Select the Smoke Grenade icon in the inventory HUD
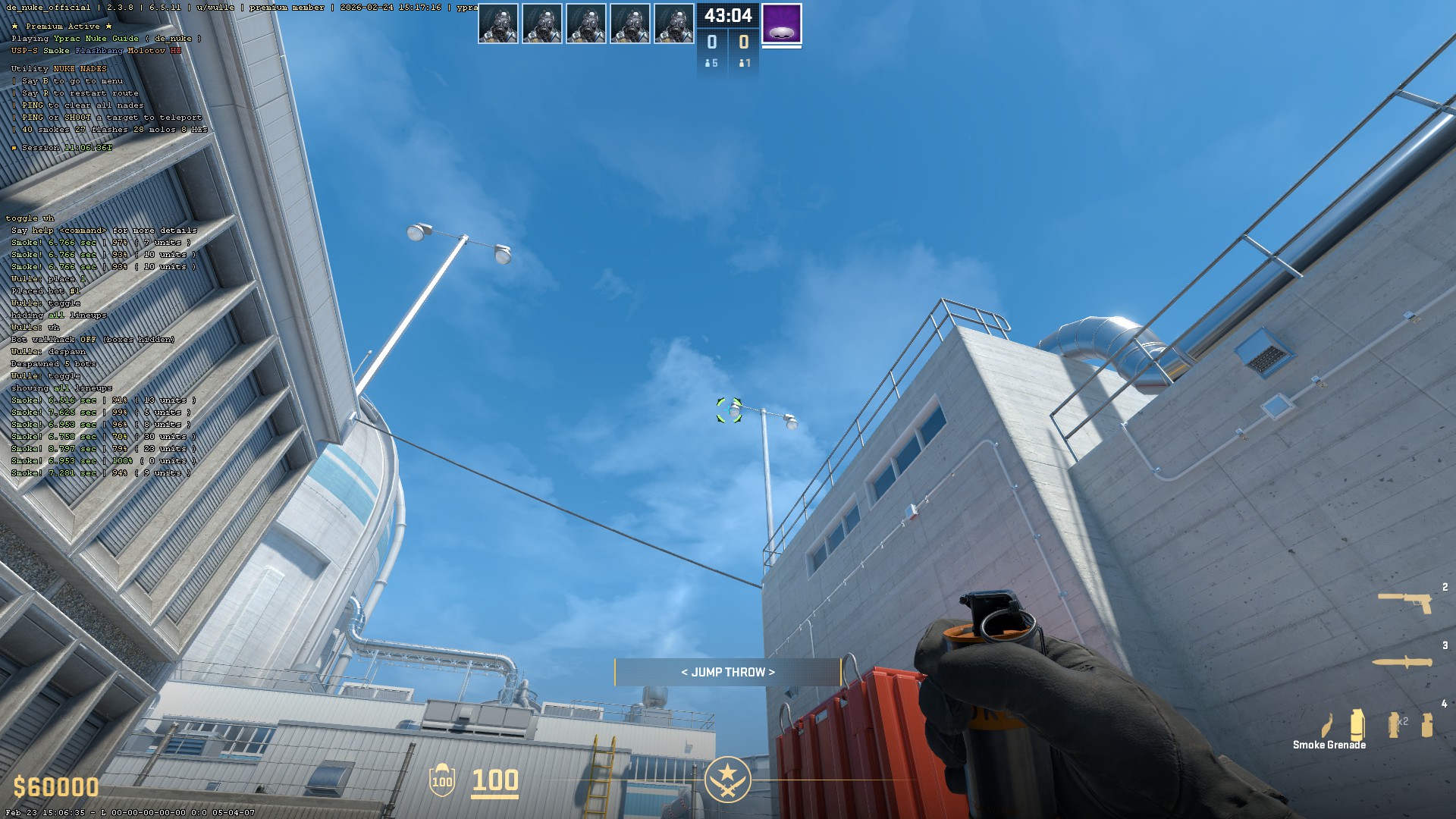The width and height of the screenshot is (1456, 819). (1357, 724)
